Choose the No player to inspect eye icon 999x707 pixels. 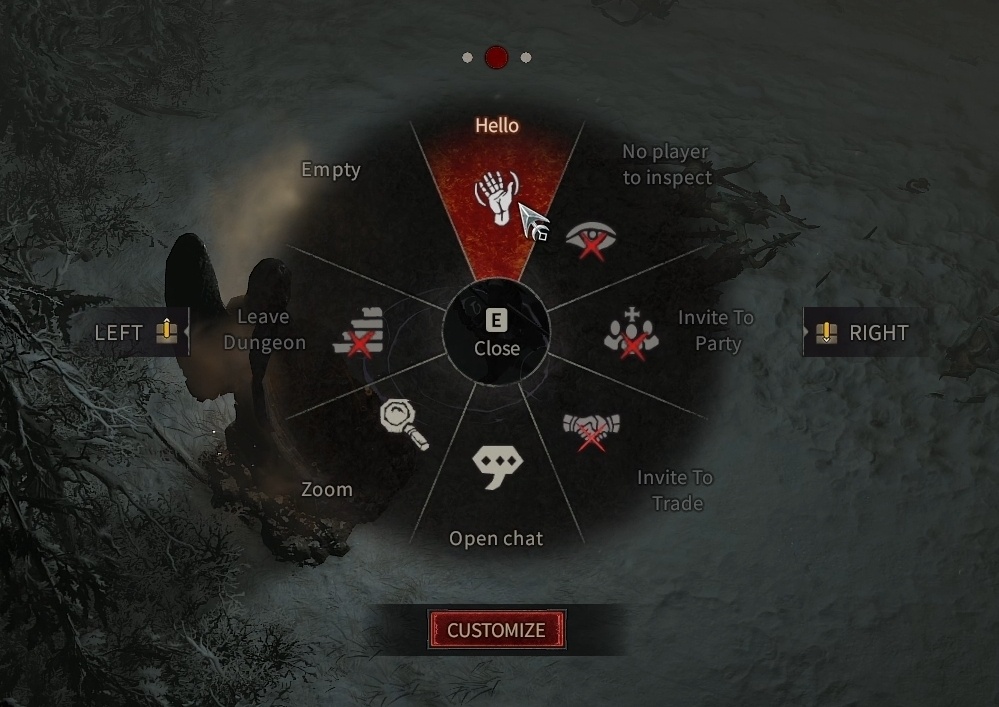pos(590,240)
